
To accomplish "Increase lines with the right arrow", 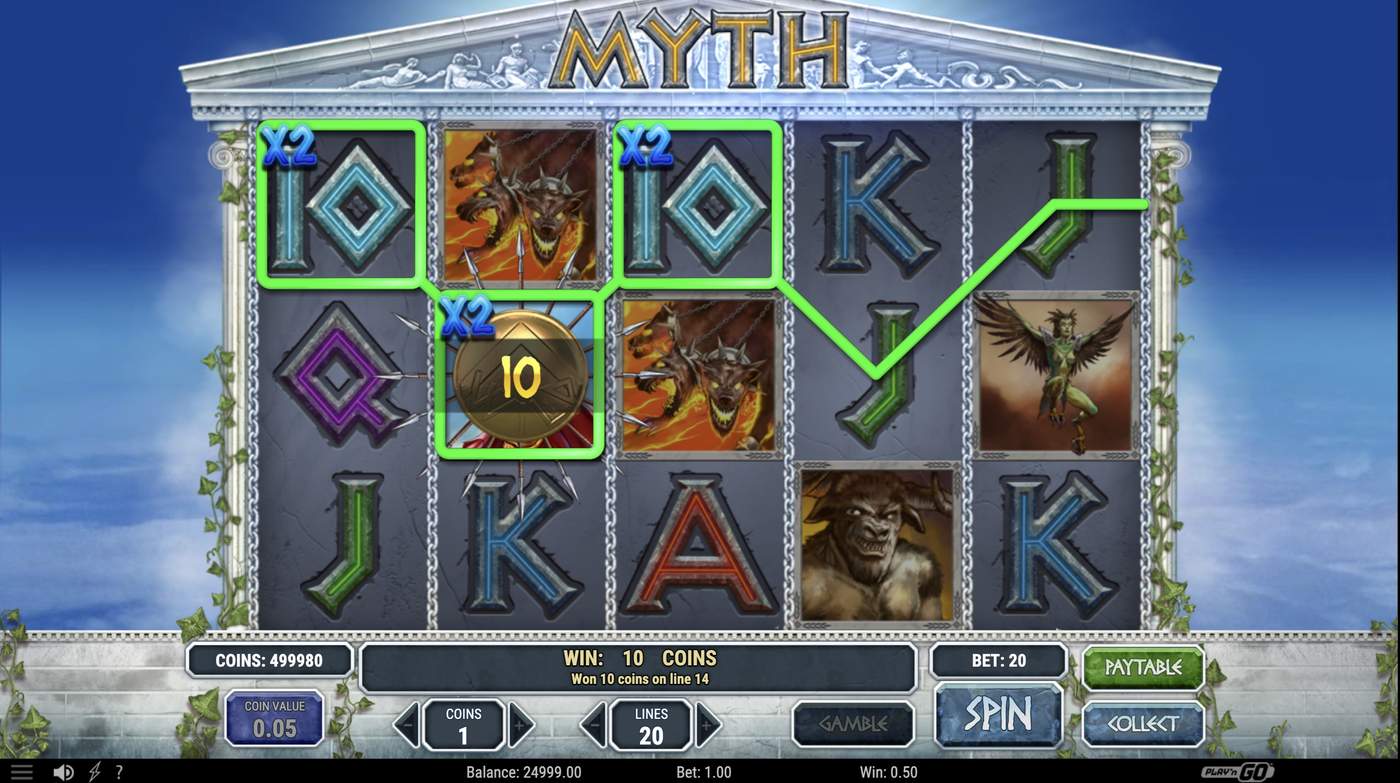I will pyautogui.click(x=710, y=723).
